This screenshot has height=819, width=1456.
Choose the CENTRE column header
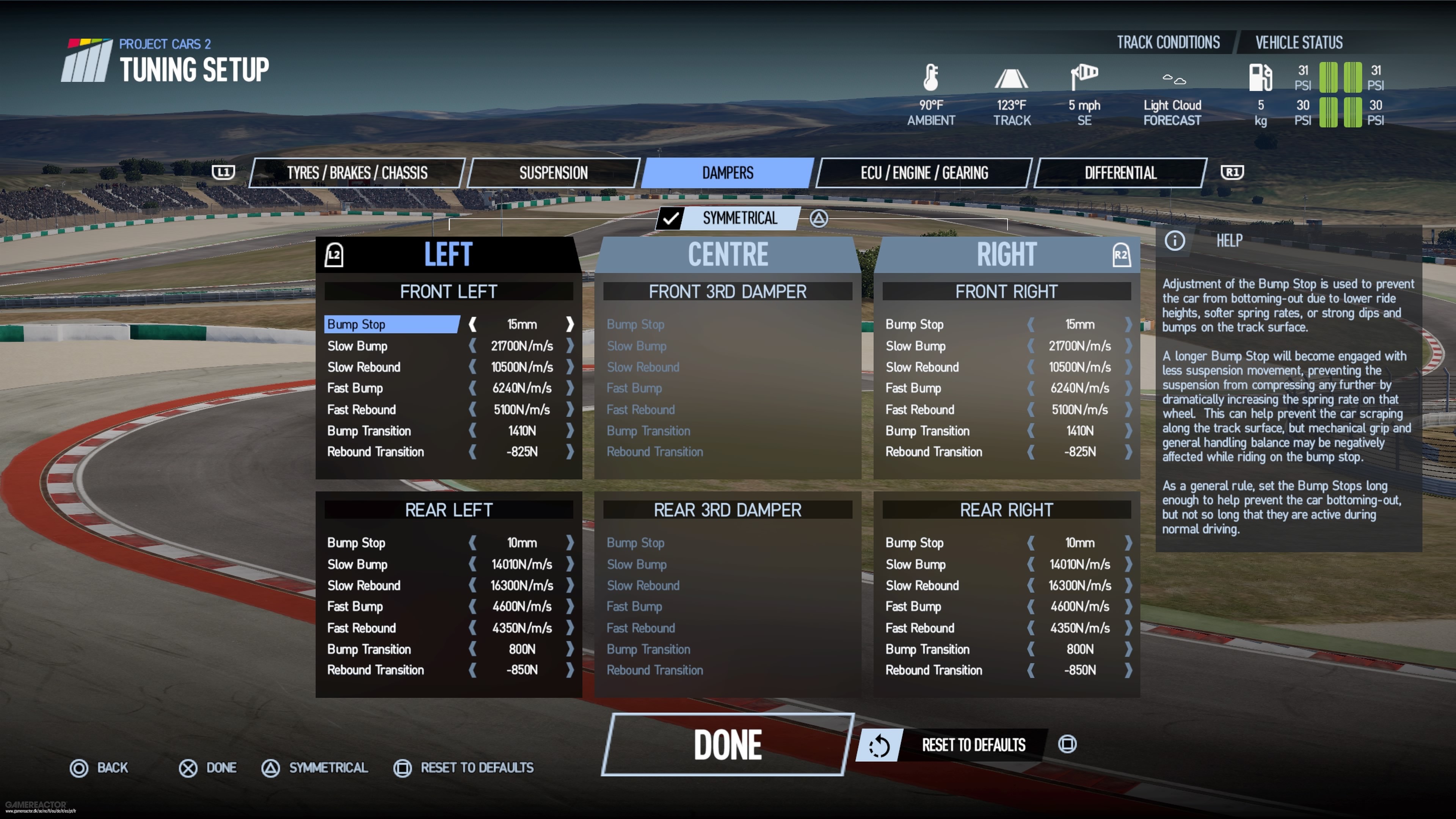pos(728,254)
